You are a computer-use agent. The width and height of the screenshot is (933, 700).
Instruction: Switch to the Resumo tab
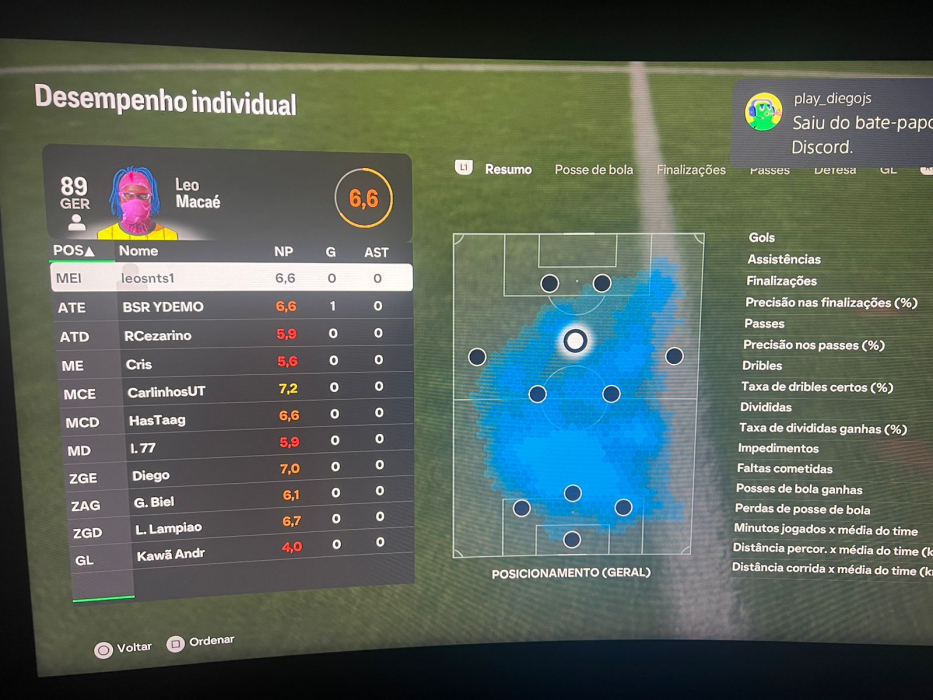tap(508, 169)
